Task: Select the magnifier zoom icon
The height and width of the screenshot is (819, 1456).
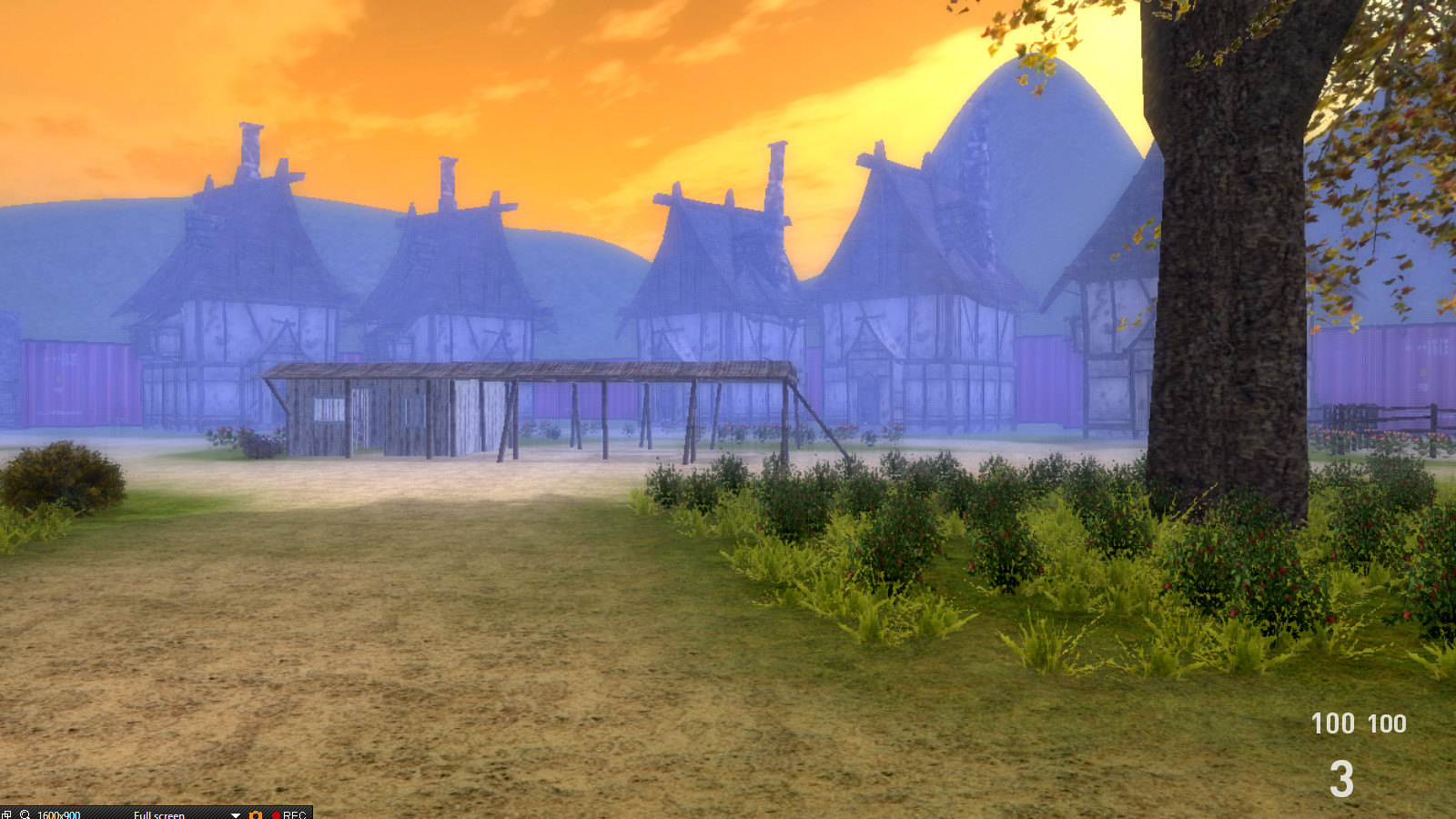Action: (x=25, y=814)
